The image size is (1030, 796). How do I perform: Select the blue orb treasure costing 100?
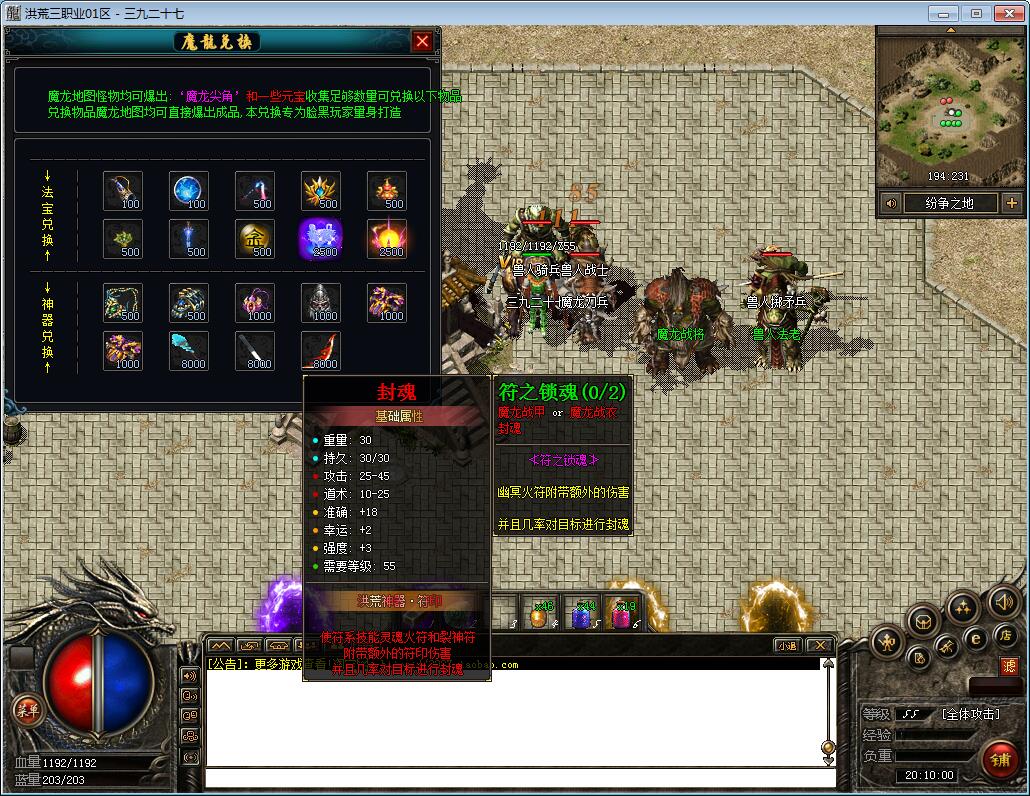pos(189,190)
